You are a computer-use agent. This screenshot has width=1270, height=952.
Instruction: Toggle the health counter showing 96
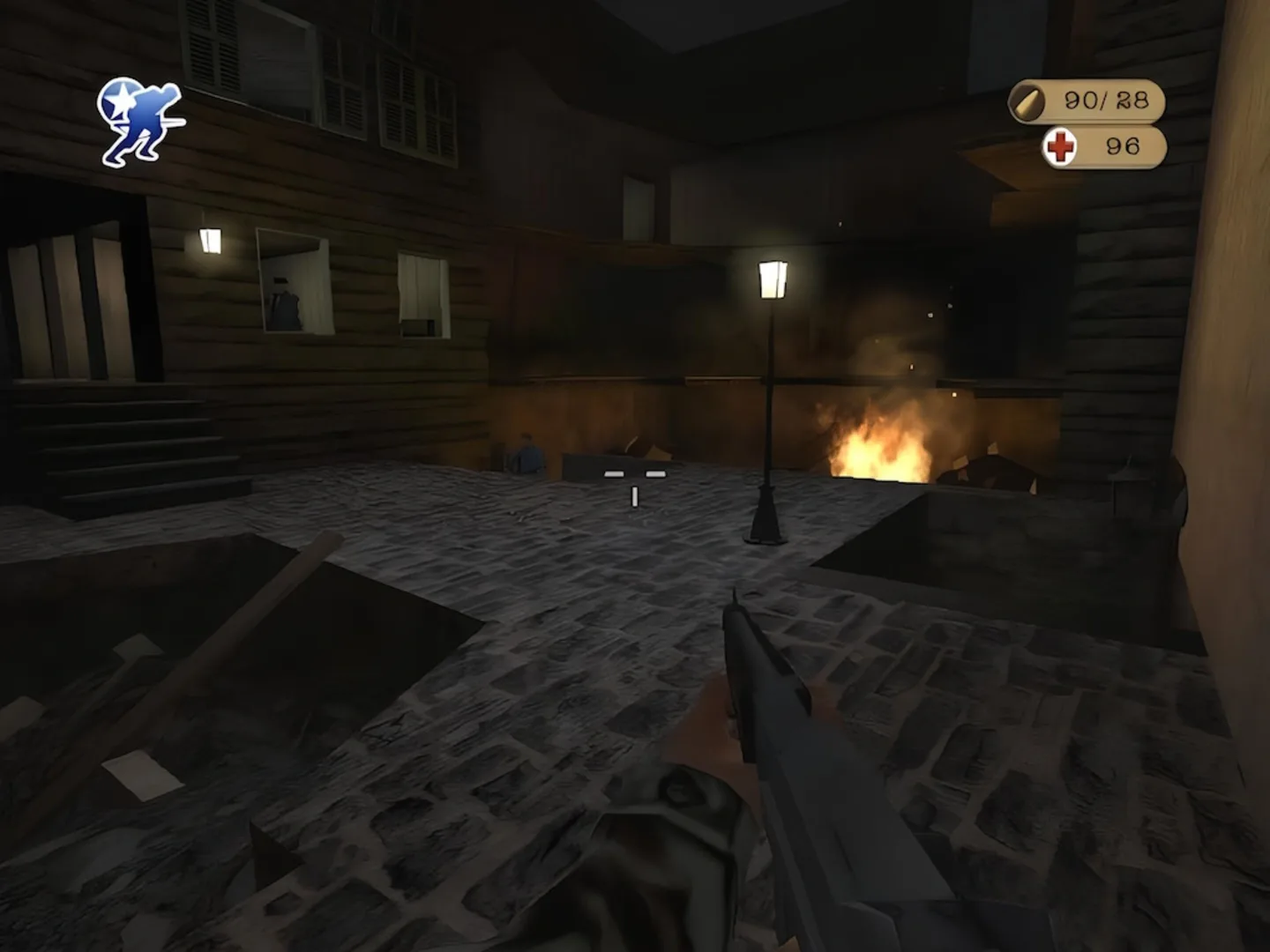click(1121, 147)
